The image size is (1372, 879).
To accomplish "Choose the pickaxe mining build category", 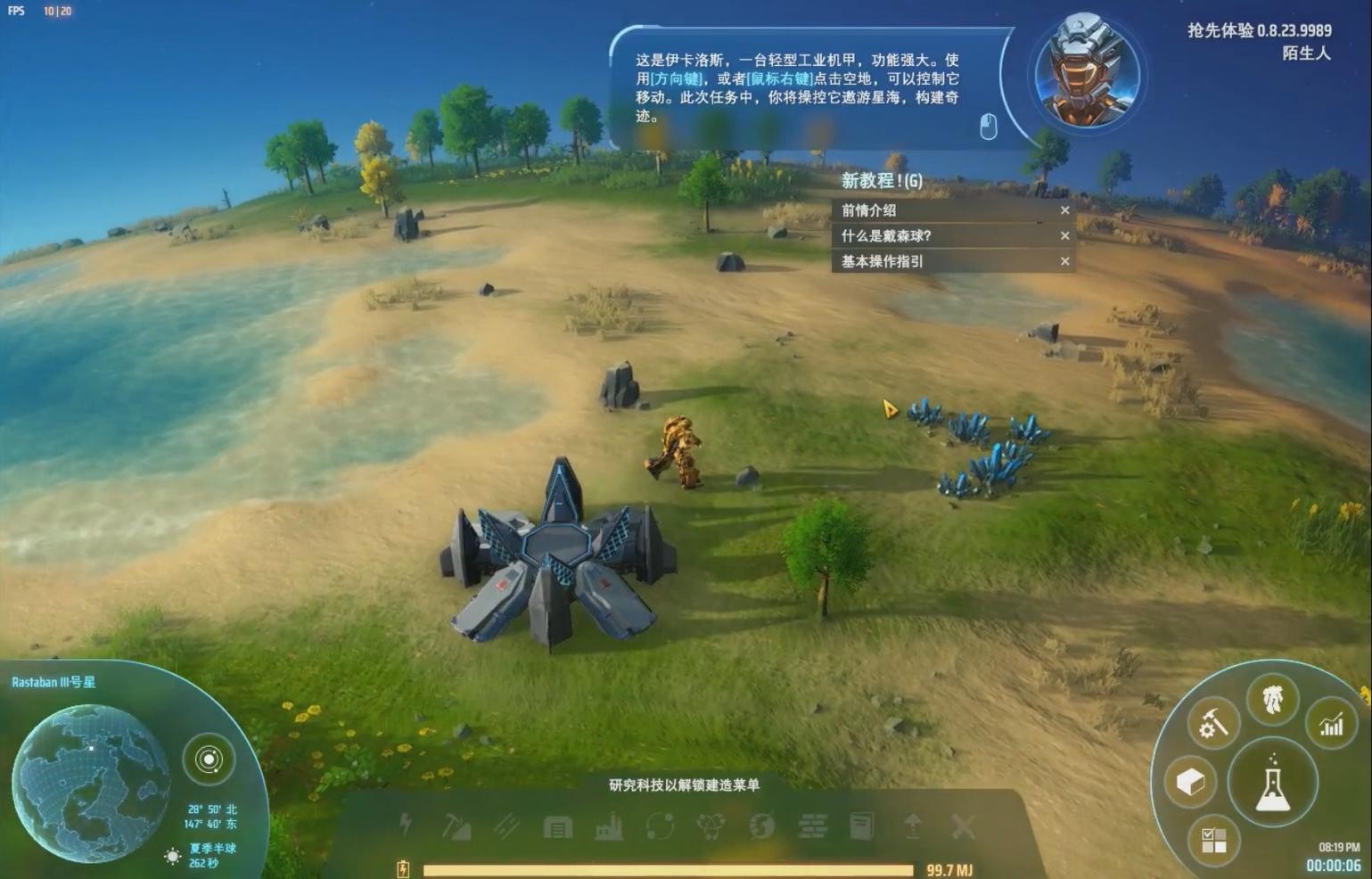I will coord(456,827).
